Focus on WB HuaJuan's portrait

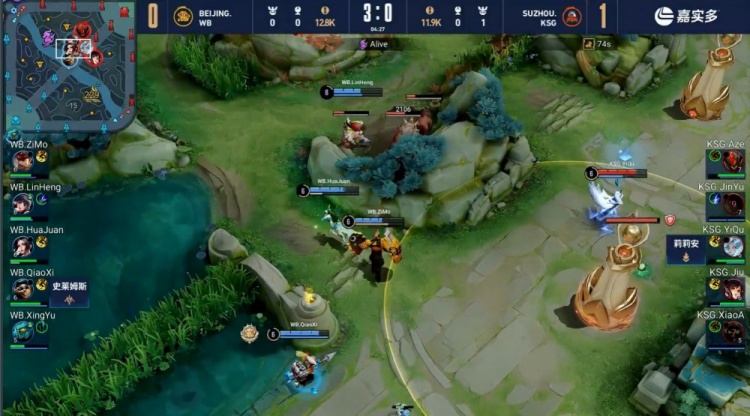22,247
